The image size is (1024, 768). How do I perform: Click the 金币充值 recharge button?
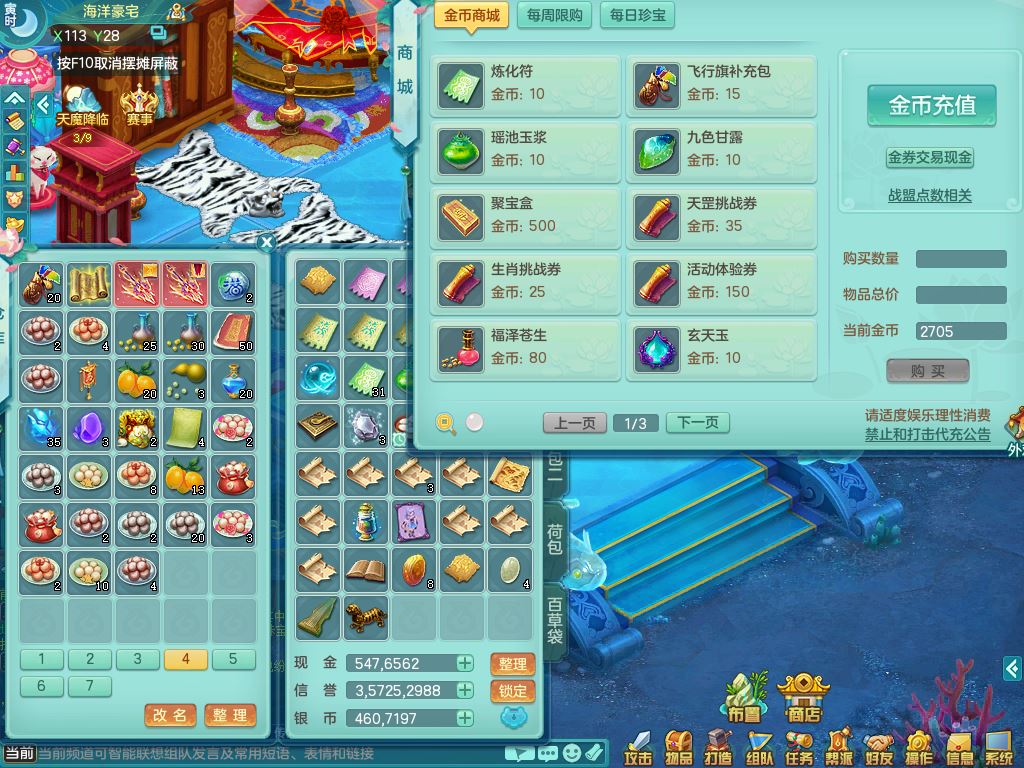[x=931, y=105]
